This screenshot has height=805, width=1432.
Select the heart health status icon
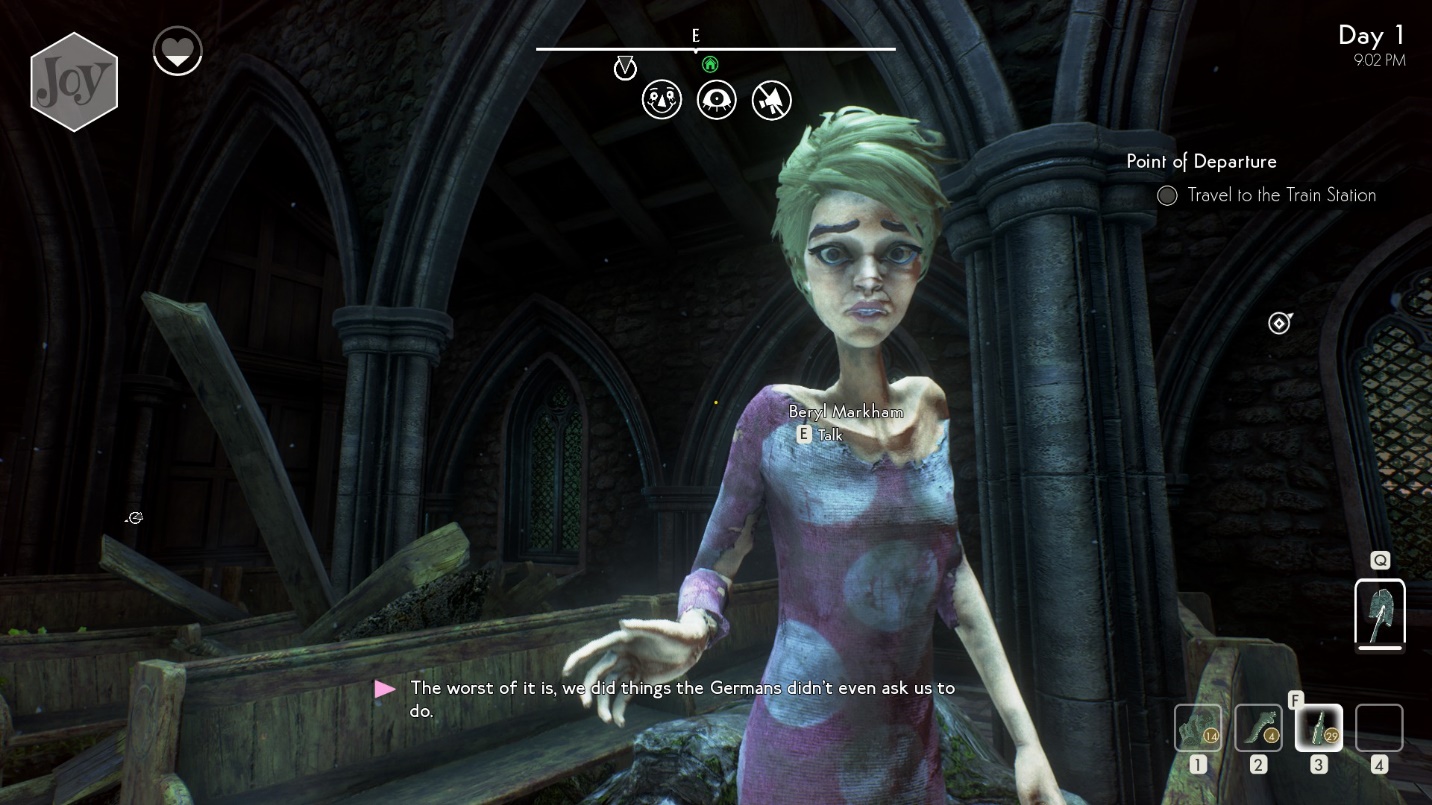pyautogui.click(x=178, y=51)
